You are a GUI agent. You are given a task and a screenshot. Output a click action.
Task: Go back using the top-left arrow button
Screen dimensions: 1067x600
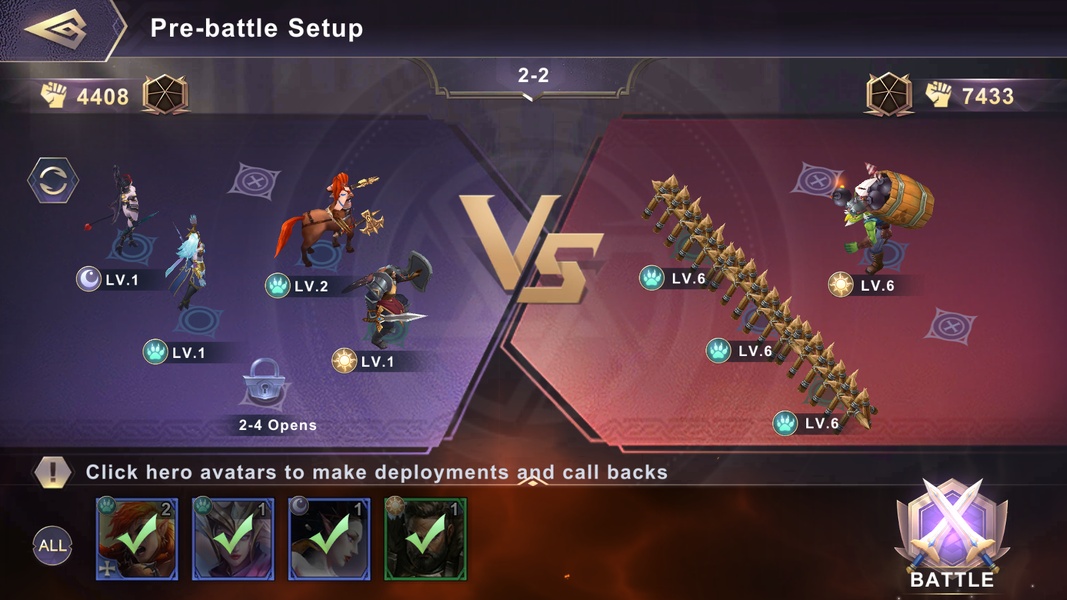(x=60, y=28)
